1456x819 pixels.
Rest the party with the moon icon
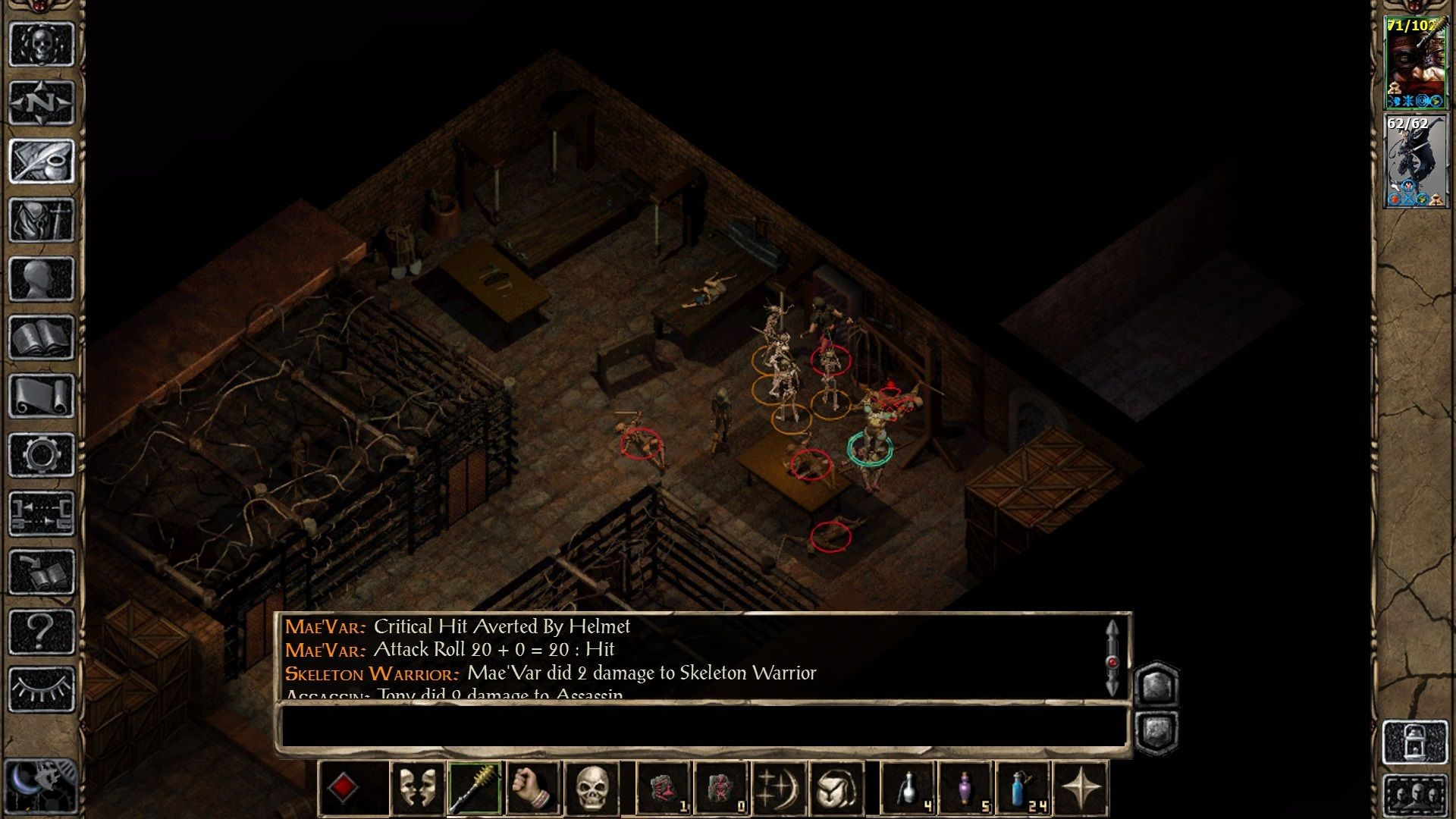tap(39, 785)
